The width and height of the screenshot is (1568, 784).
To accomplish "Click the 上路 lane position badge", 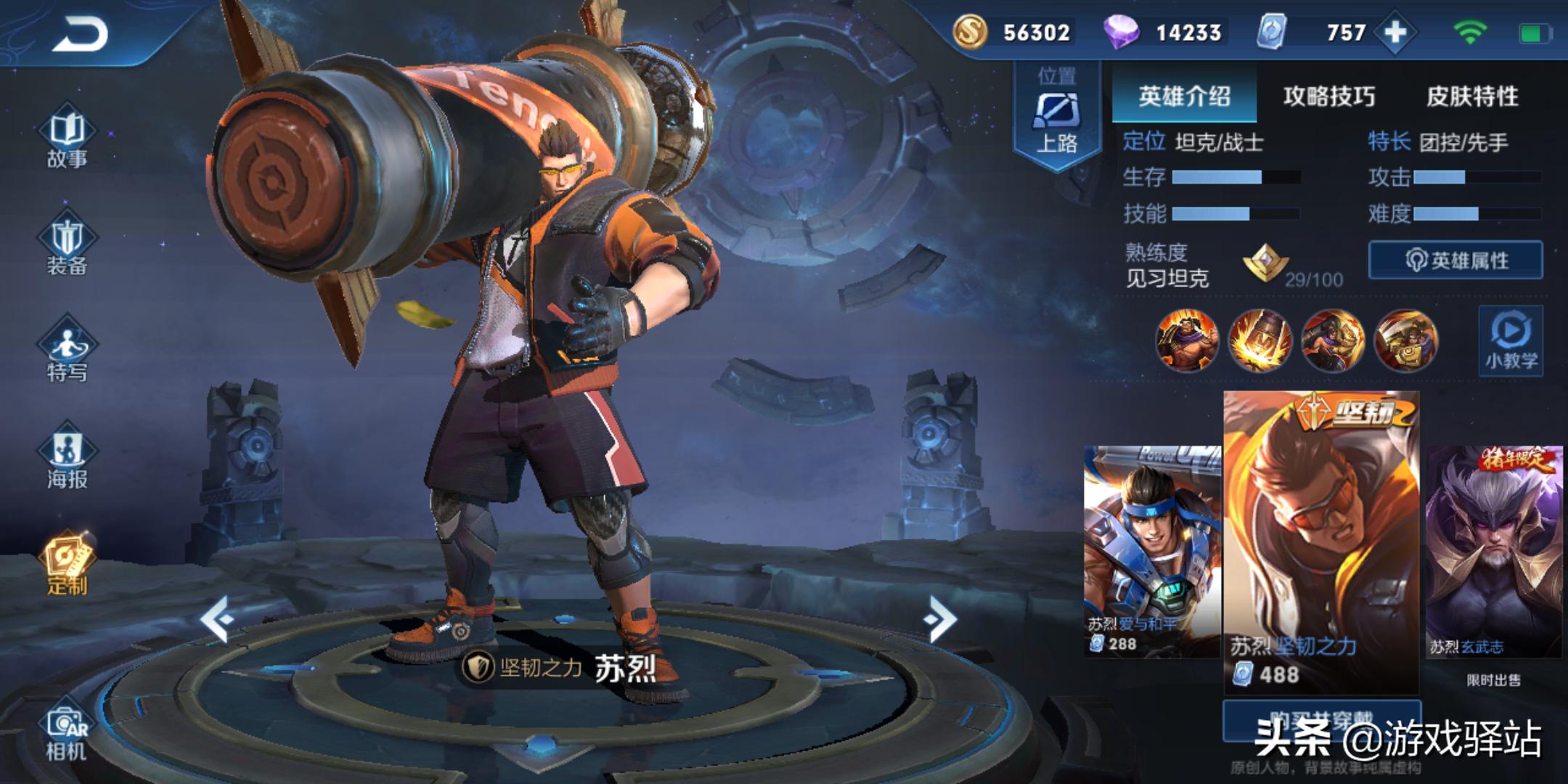I will point(1057,116).
